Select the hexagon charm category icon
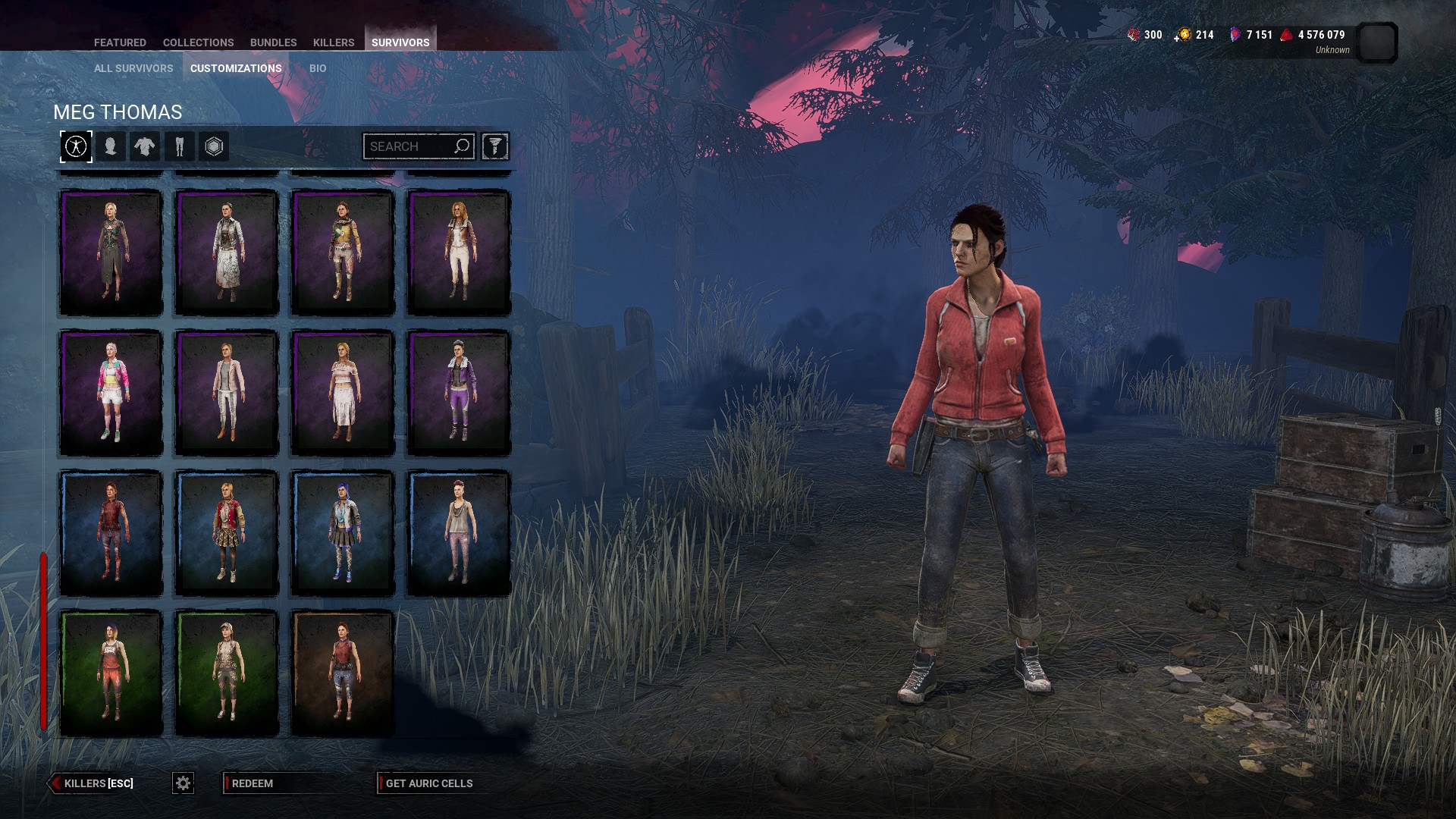The width and height of the screenshot is (1456, 819). click(x=214, y=146)
